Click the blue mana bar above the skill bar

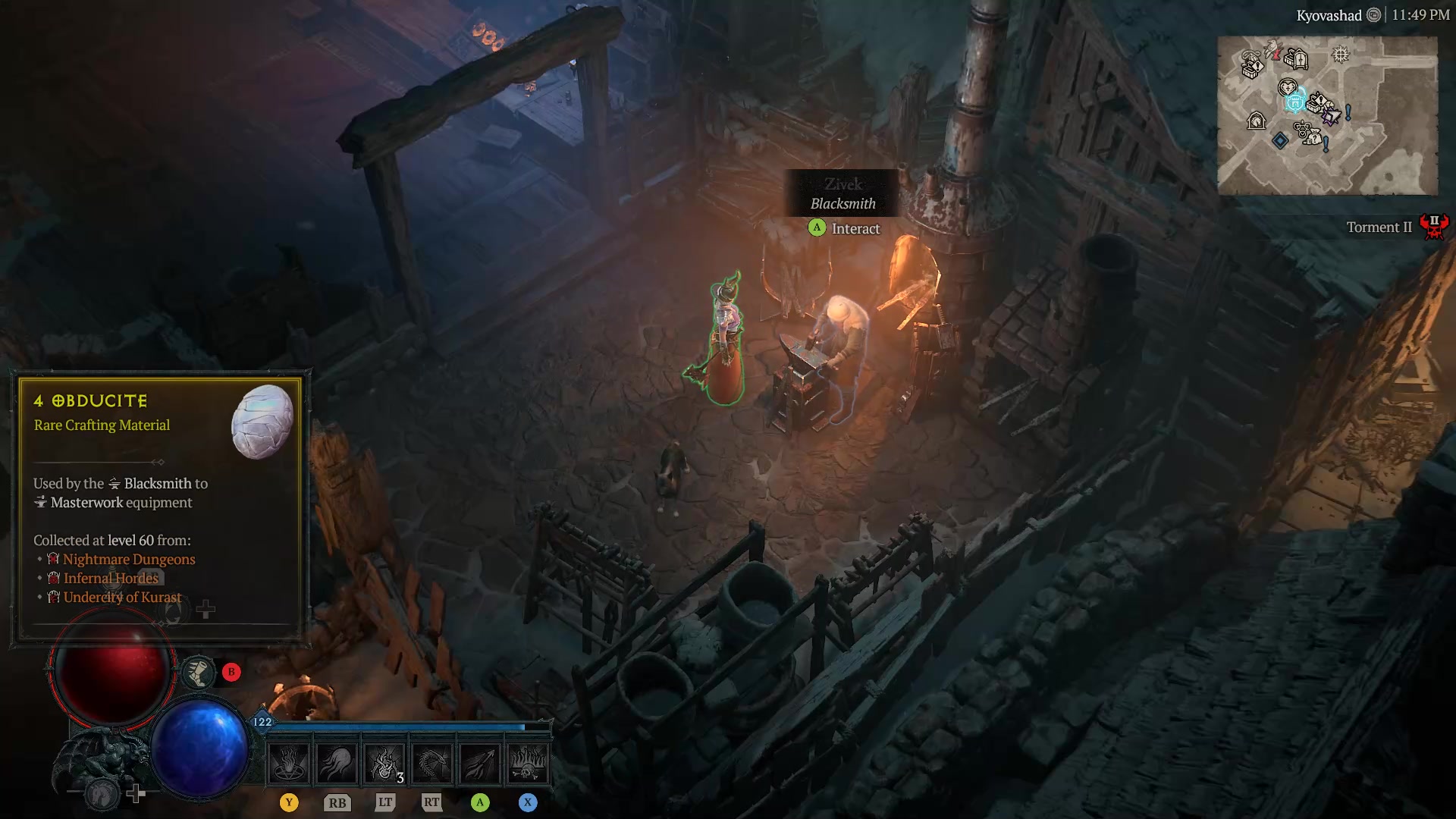(x=402, y=726)
